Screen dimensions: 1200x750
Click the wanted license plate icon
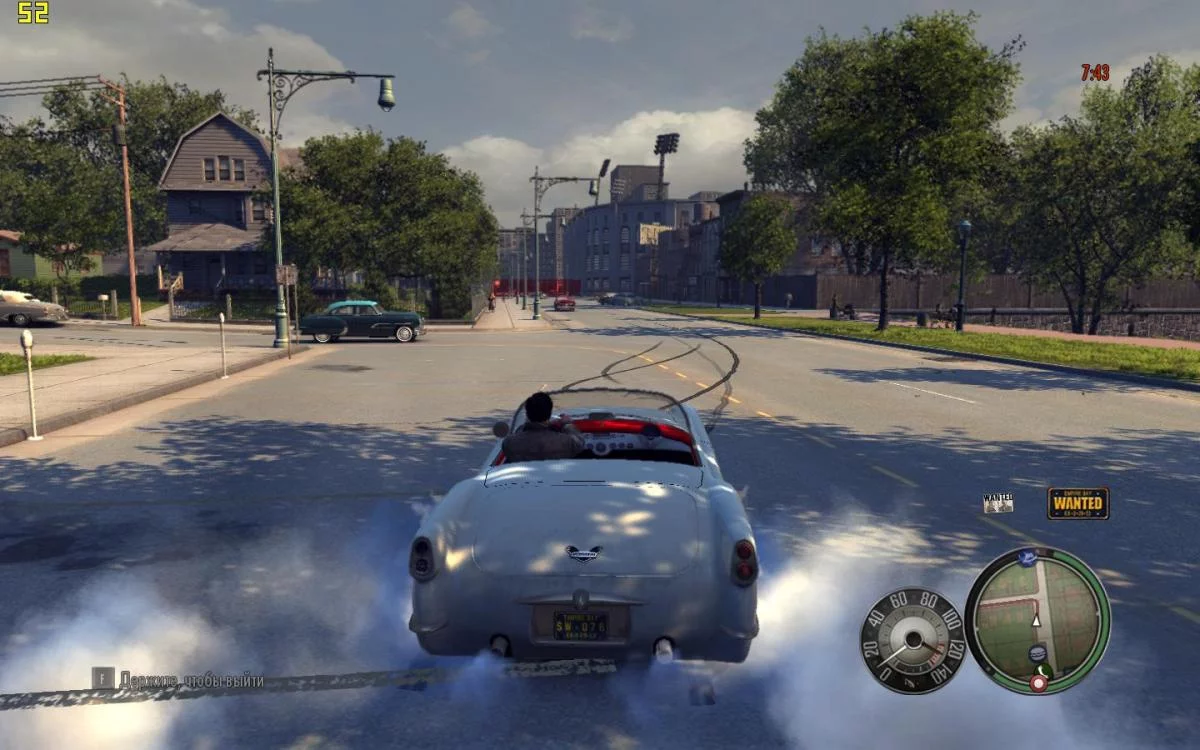pos(1077,503)
